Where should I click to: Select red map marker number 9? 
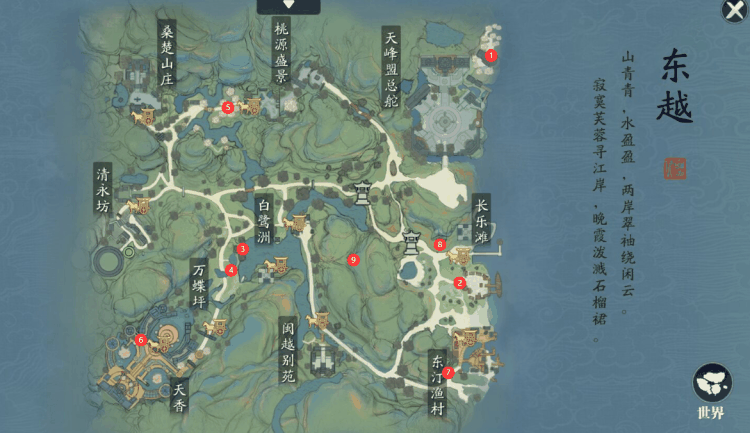353,260
